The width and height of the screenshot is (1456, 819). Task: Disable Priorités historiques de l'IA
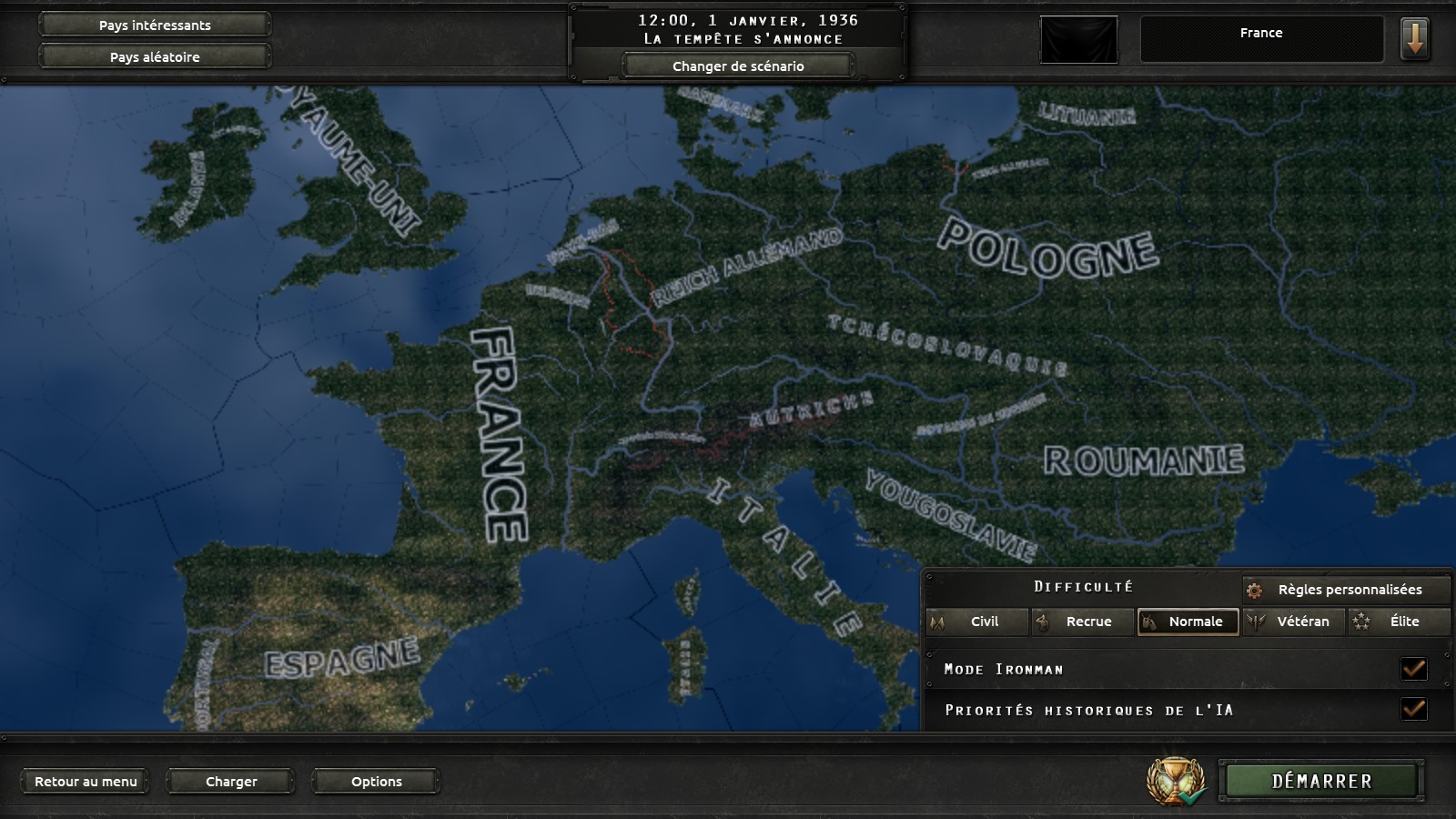point(1412,710)
